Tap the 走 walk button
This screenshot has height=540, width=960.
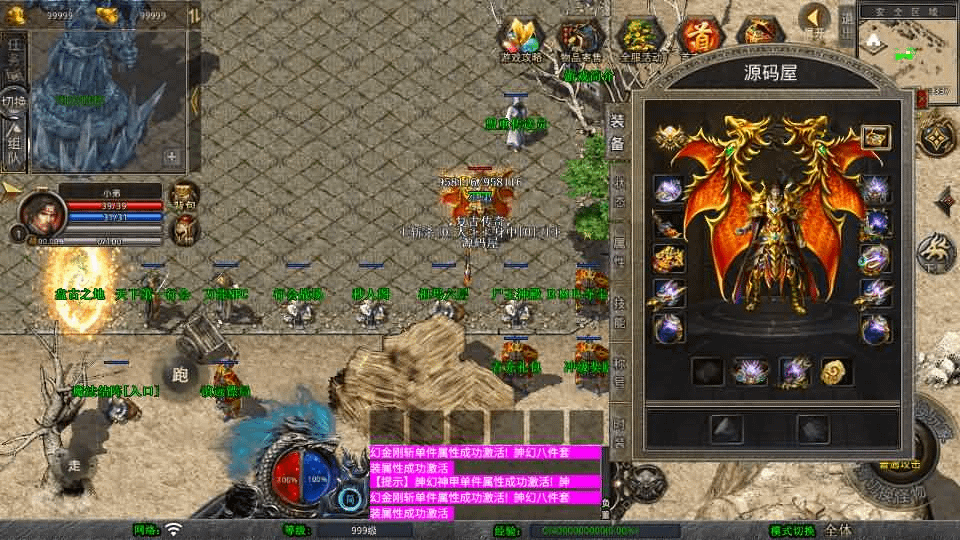(x=73, y=465)
